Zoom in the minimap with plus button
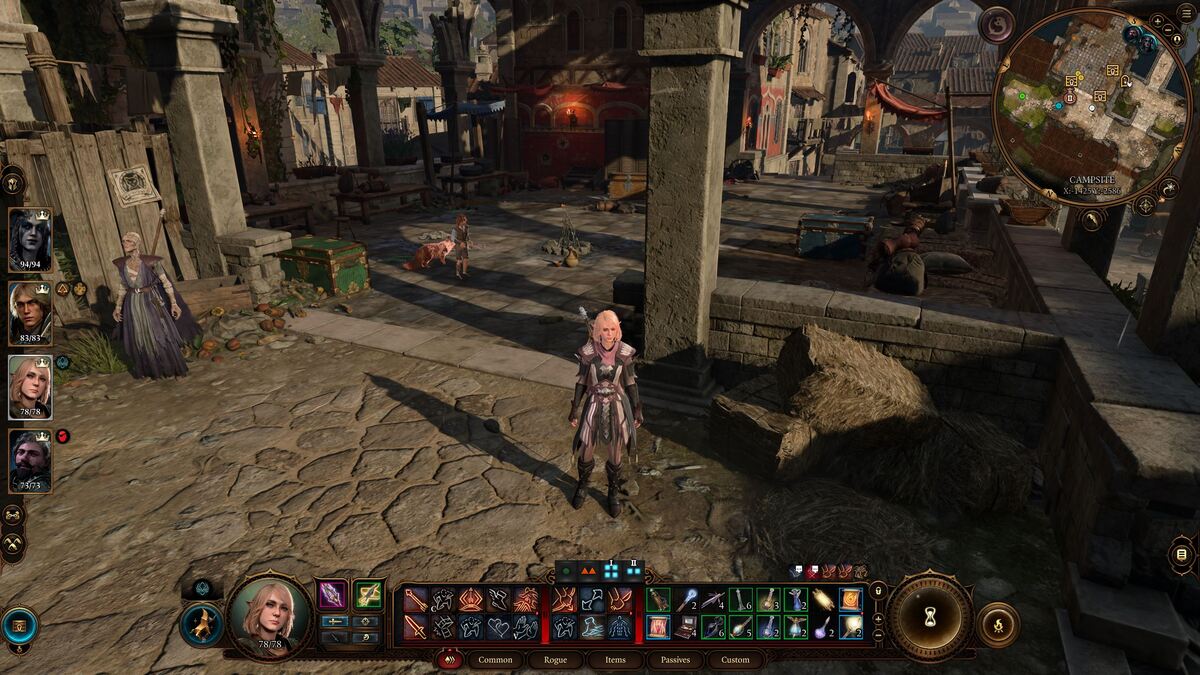The image size is (1200, 675). (x=1157, y=21)
